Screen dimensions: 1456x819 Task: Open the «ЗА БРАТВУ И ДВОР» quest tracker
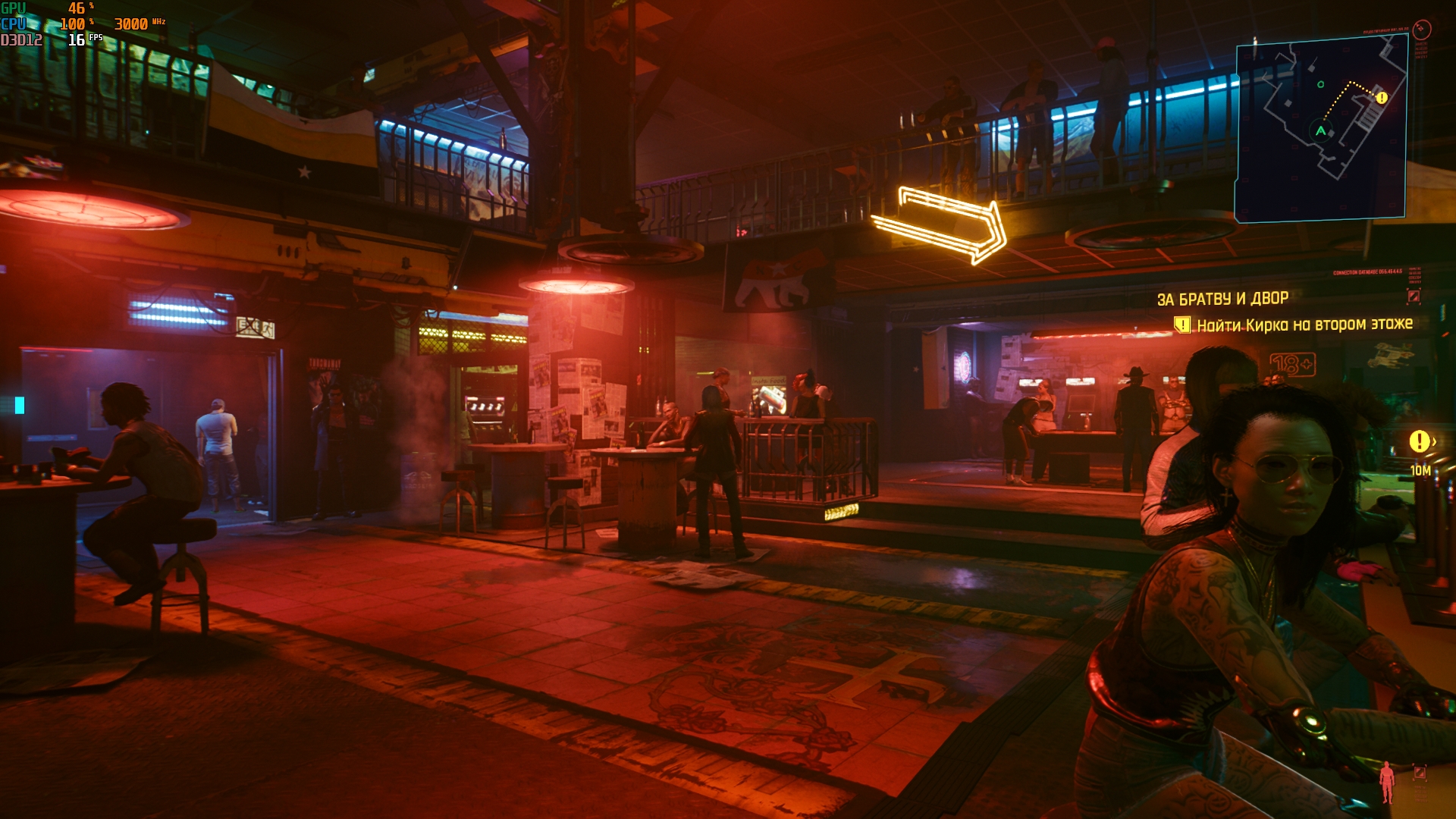[1222, 299]
